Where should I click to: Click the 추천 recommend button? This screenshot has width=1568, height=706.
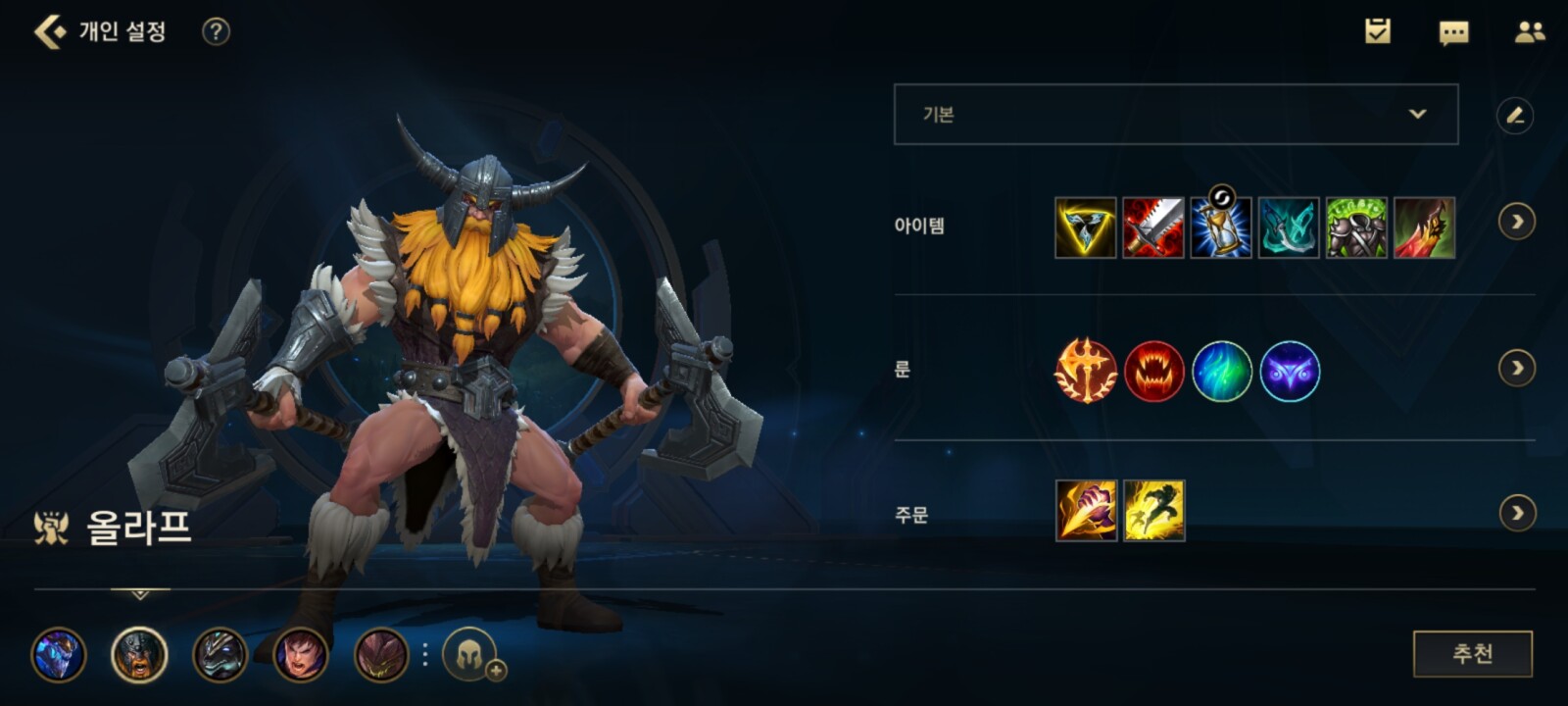(x=1472, y=654)
